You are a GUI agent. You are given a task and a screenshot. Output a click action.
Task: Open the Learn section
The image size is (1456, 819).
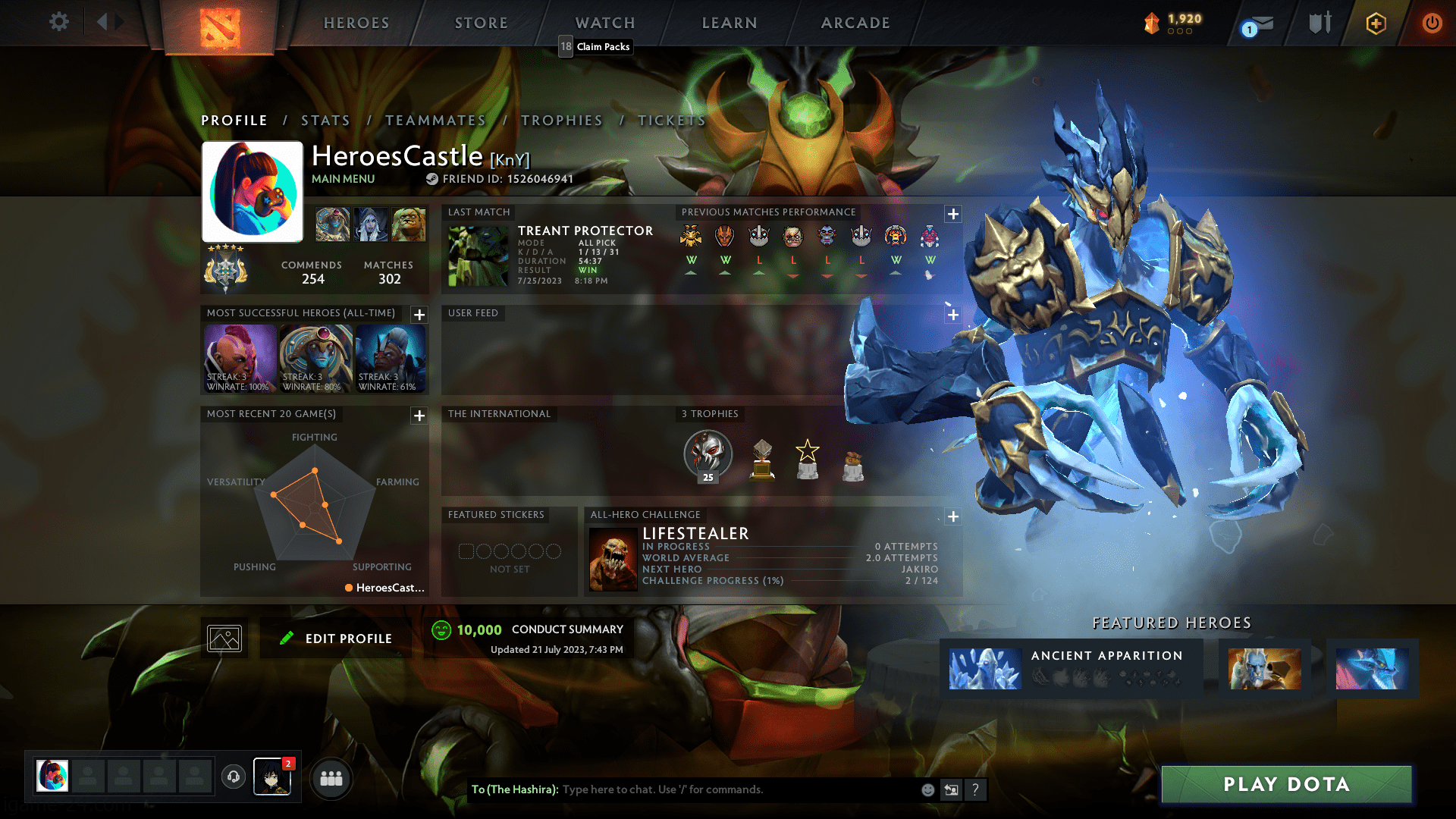click(x=730, y=23)
